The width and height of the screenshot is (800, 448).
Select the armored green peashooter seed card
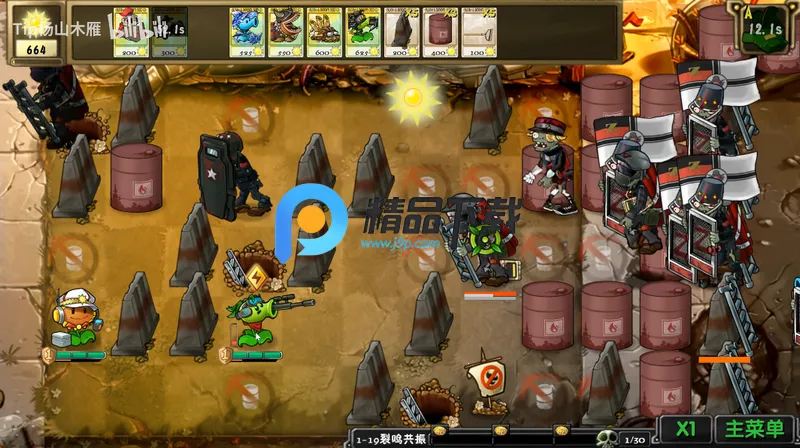[362, 32]
